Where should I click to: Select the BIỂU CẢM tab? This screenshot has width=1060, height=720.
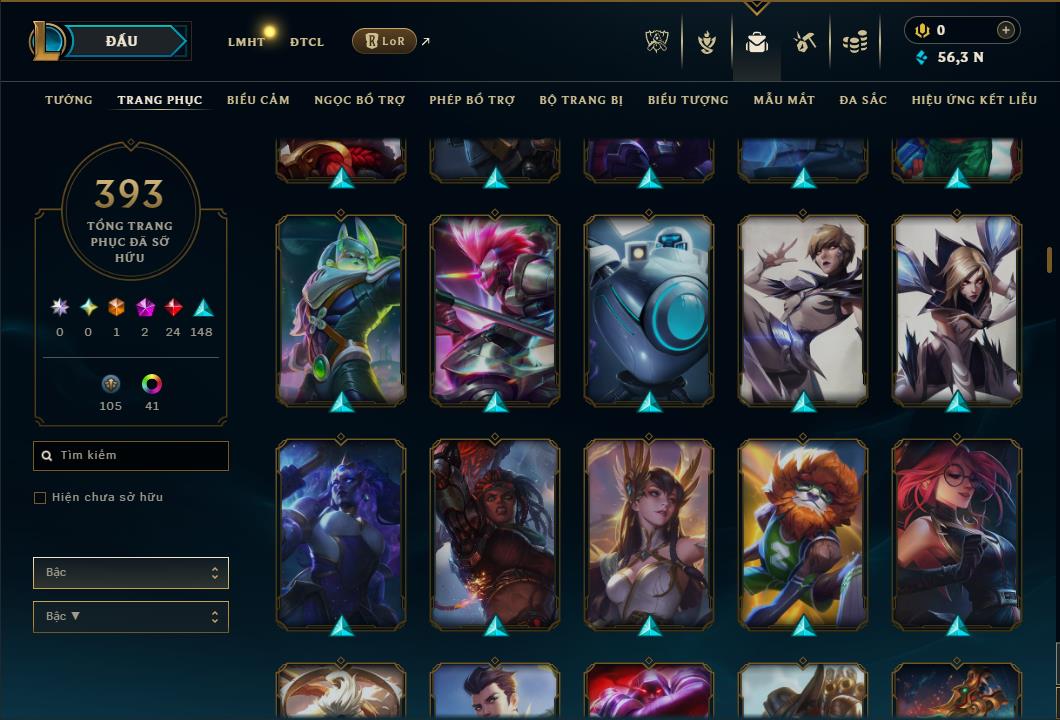coord(258,100)
